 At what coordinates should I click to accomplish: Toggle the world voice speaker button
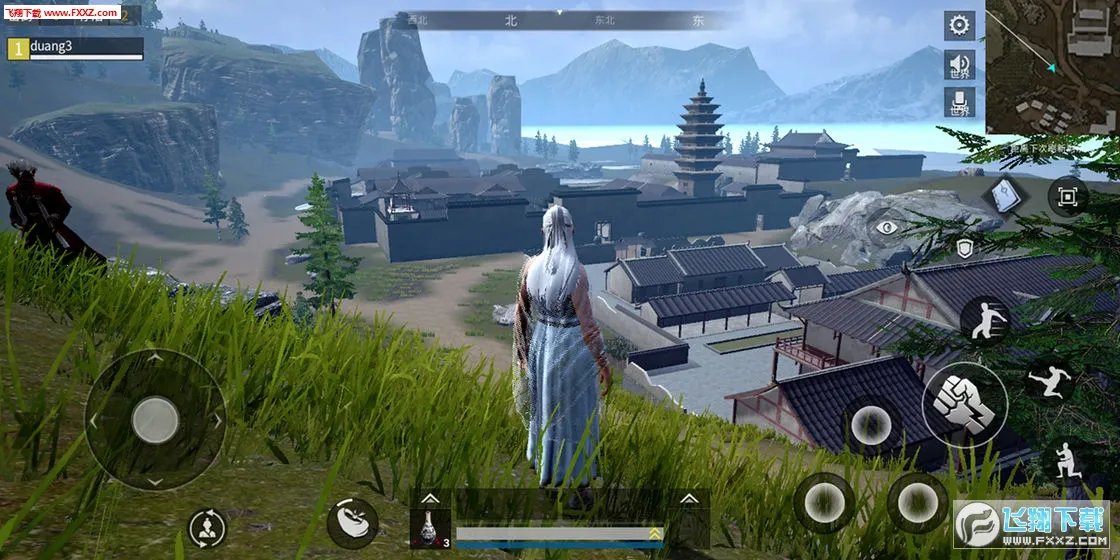coord(960,65)
